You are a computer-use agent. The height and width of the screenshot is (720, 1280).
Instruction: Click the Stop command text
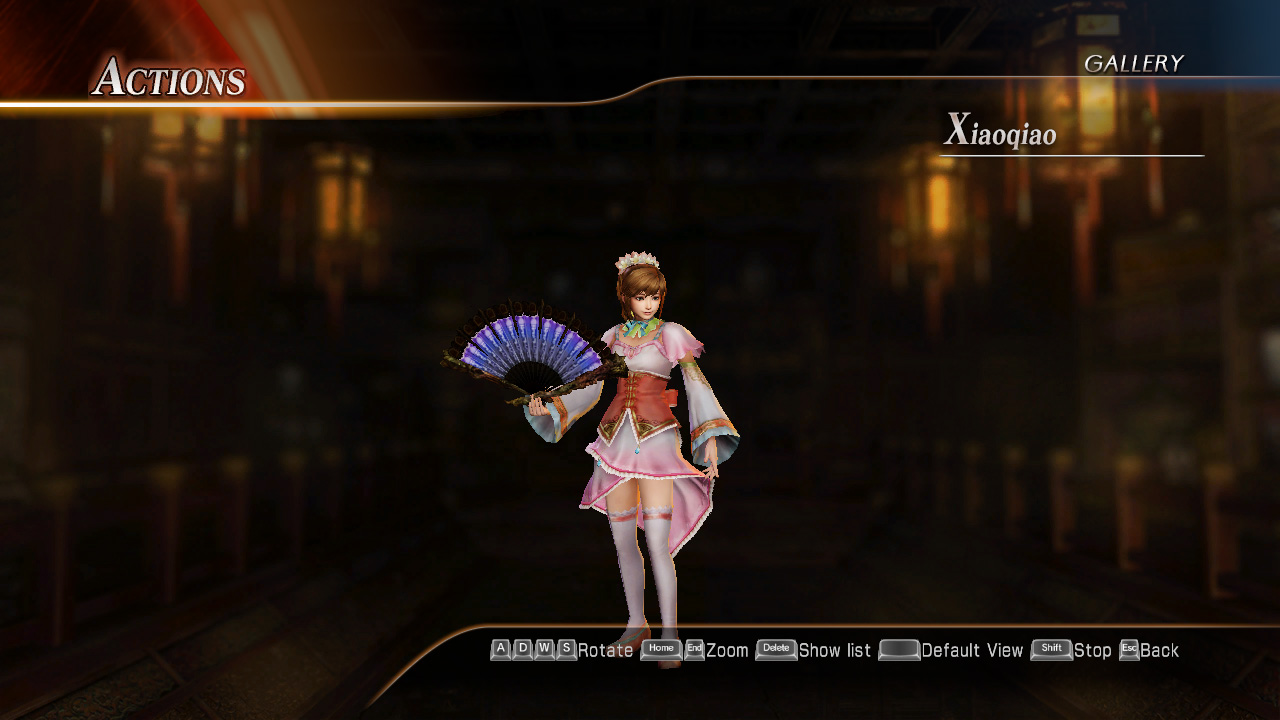1093,650
